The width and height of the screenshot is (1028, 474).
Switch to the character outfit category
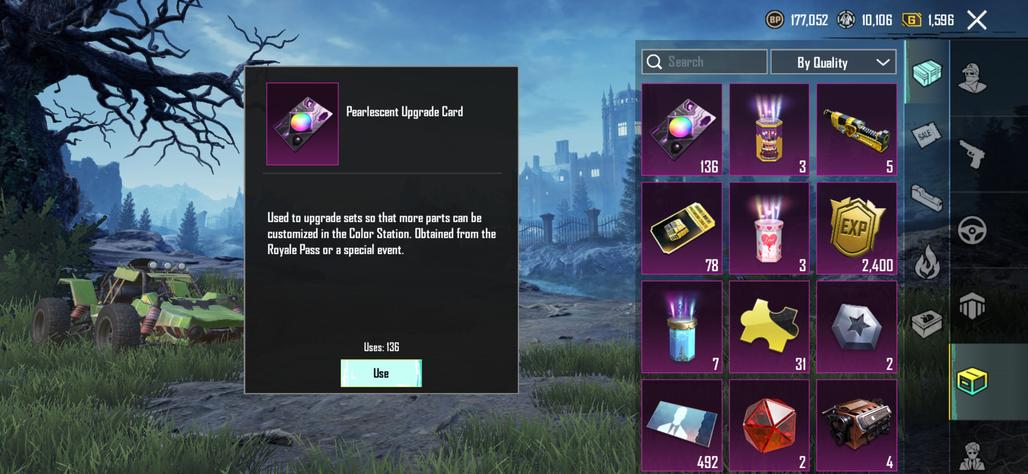(x=971, y=77)
